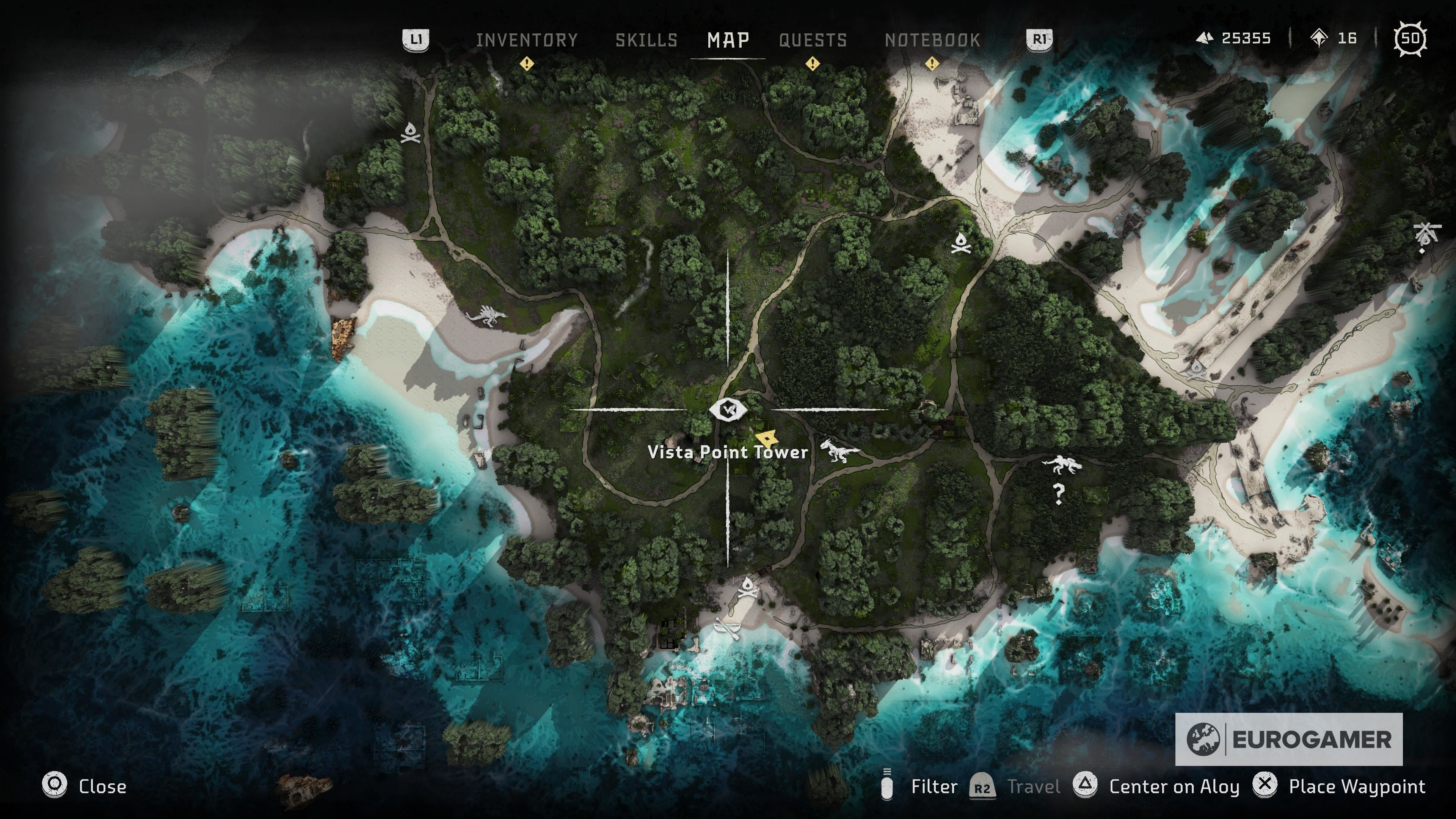1456x819 pixels.
Task: Switch to the Skills tab
Action: (x=647, y=39)
